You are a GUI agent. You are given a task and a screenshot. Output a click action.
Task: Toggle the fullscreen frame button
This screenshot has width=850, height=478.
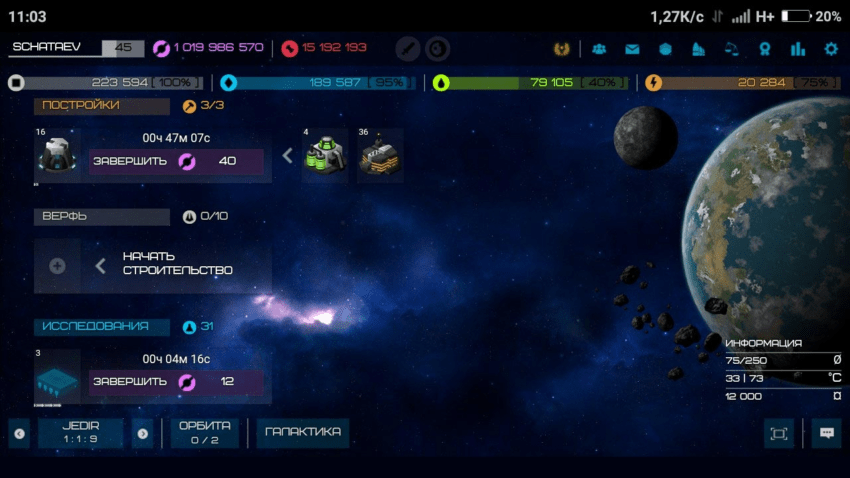coord(778,433)
